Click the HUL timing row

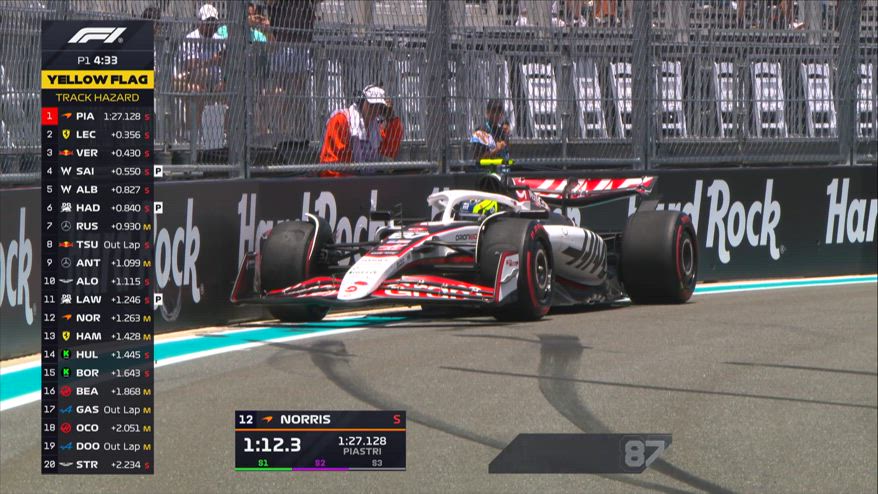pos(97,354)
